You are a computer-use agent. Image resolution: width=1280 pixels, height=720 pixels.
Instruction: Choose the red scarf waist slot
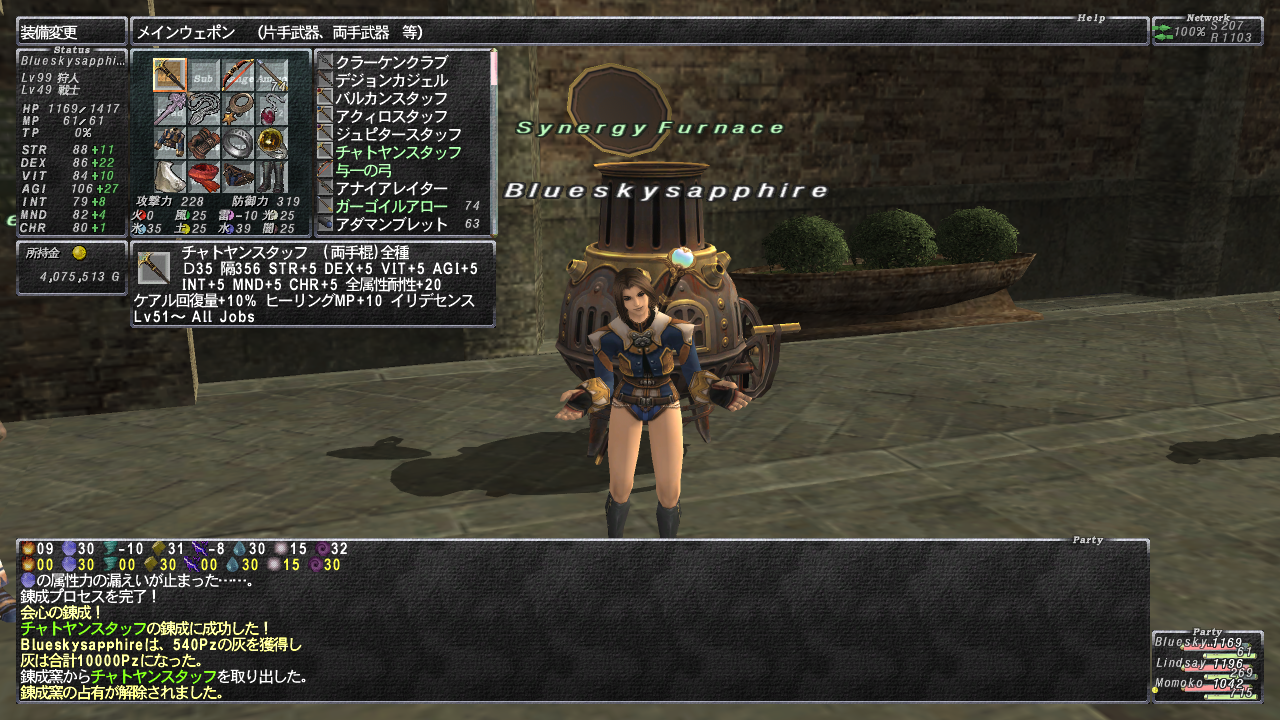pyautogui.click(x=204, y=176)
